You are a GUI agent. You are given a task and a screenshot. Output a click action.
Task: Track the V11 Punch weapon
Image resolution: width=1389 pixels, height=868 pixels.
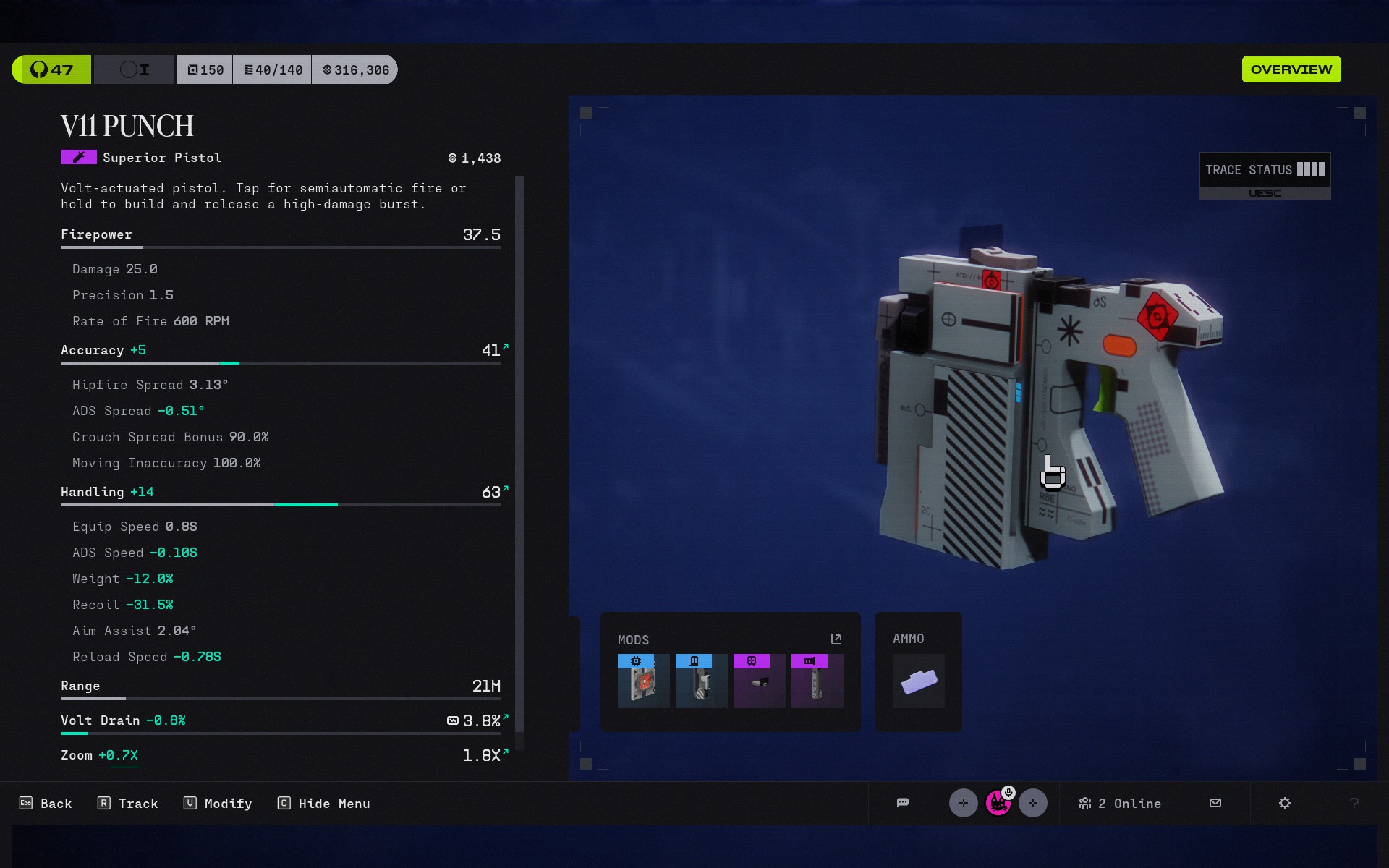click(128, 804)
